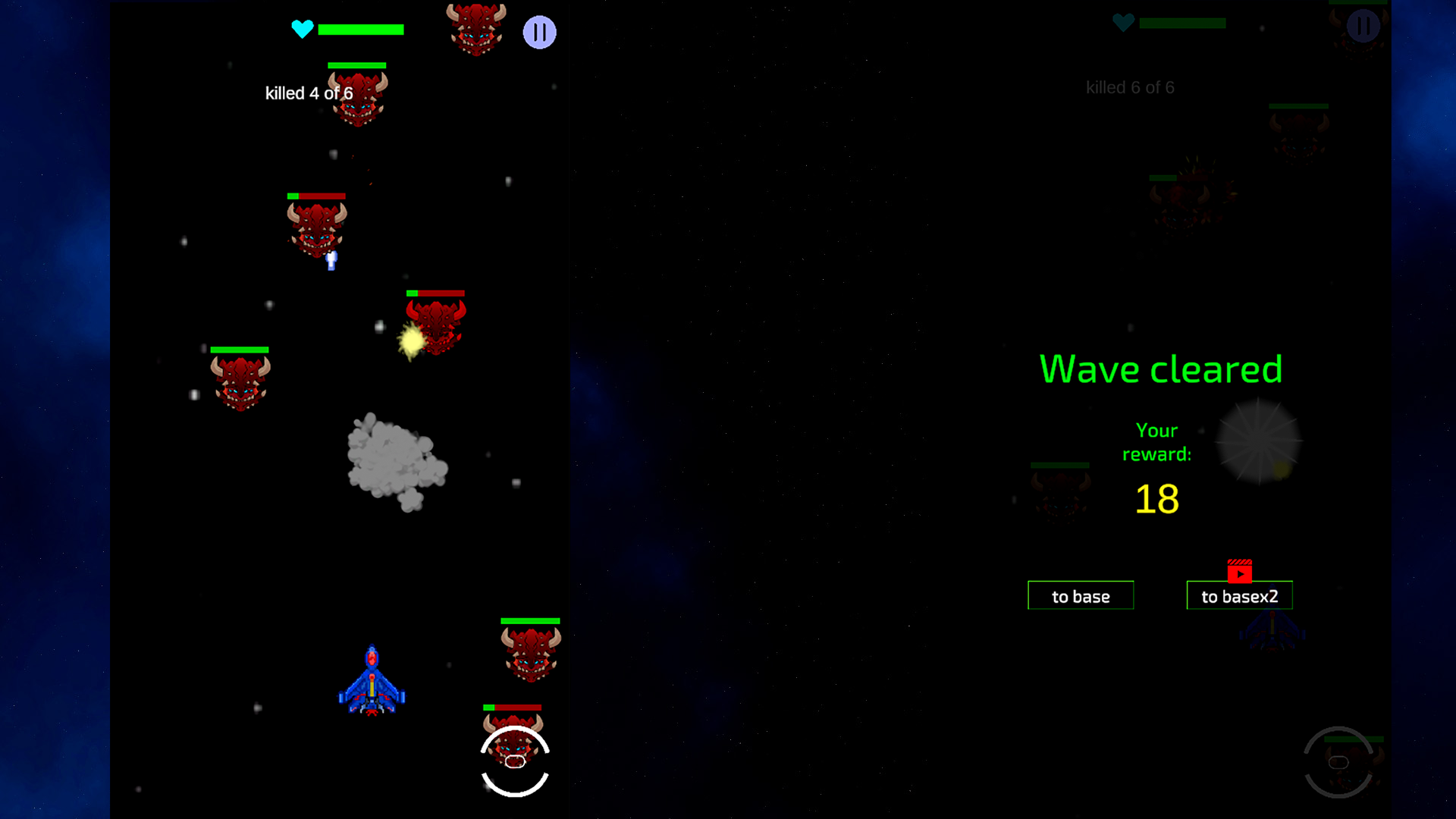Select the heart icon next to the health bar
This screenshot has width=1456, height=819.
[x=301, y=30]
